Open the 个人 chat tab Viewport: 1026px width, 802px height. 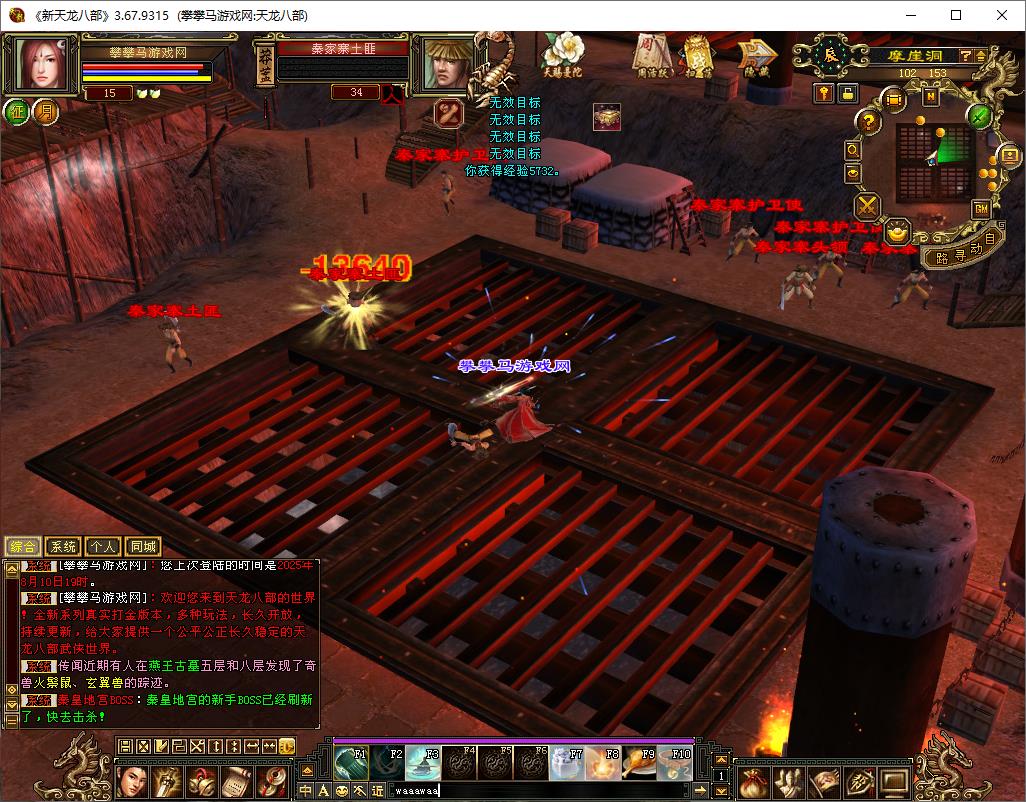pos(103,546)
